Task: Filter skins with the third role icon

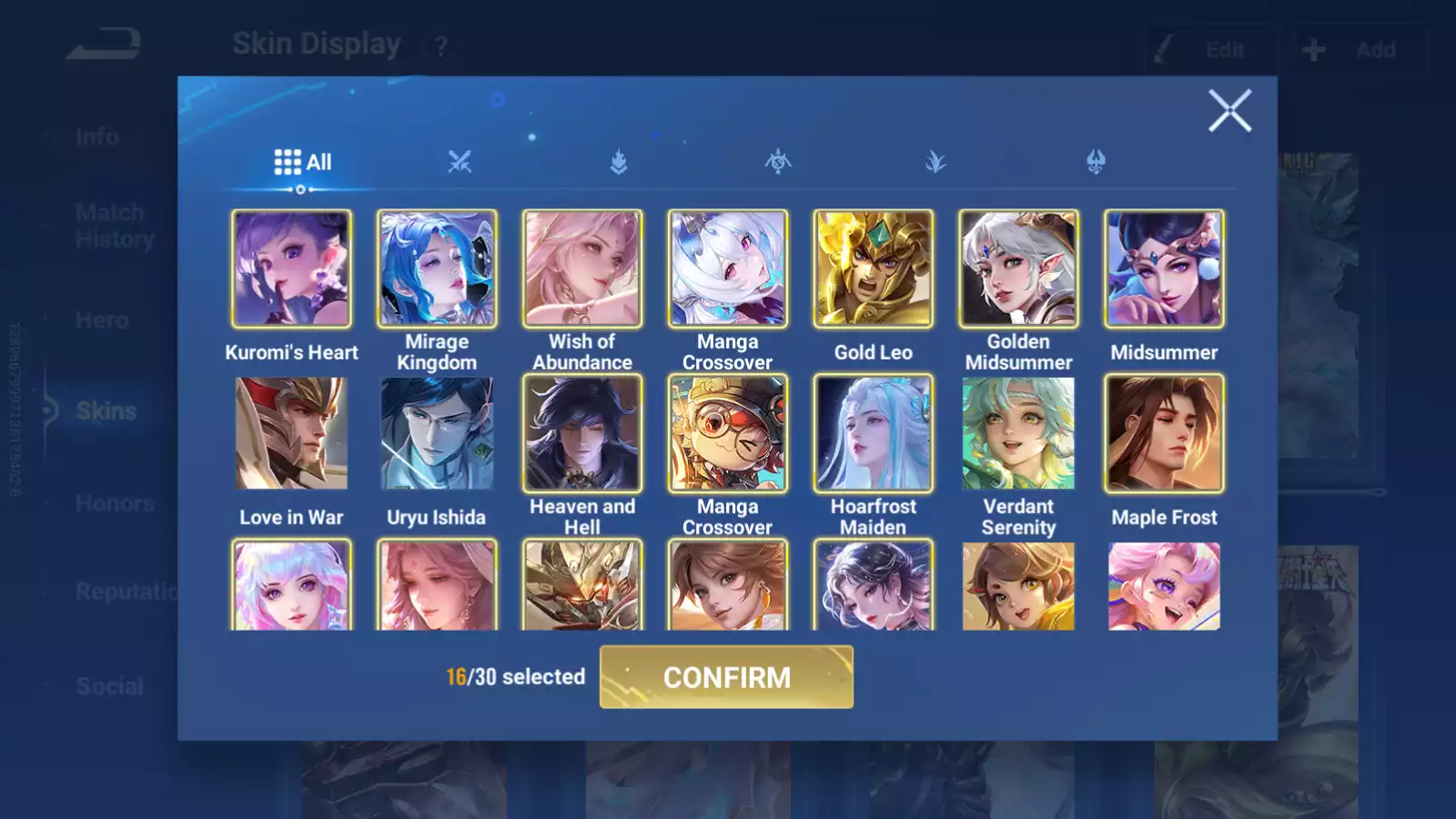Action: pyautogui.click(x=778, y=161)
